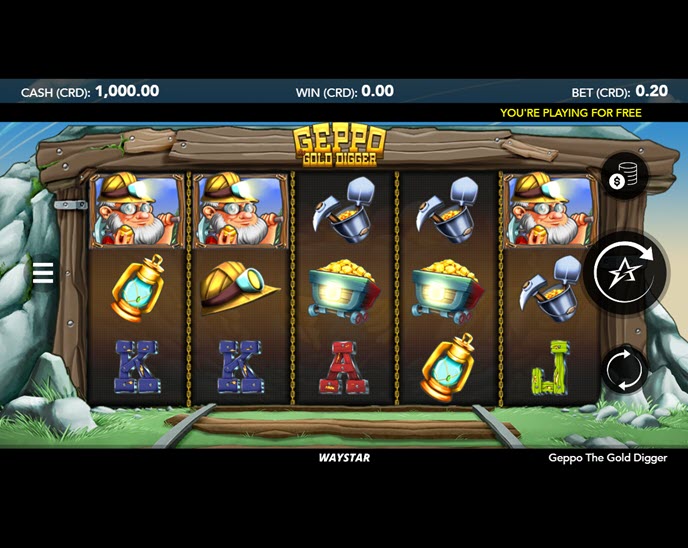Image resolution: width=688 pixels, height=548 pixels.
Task: Open the coin stack bet settings
Action: pos(623,178)
